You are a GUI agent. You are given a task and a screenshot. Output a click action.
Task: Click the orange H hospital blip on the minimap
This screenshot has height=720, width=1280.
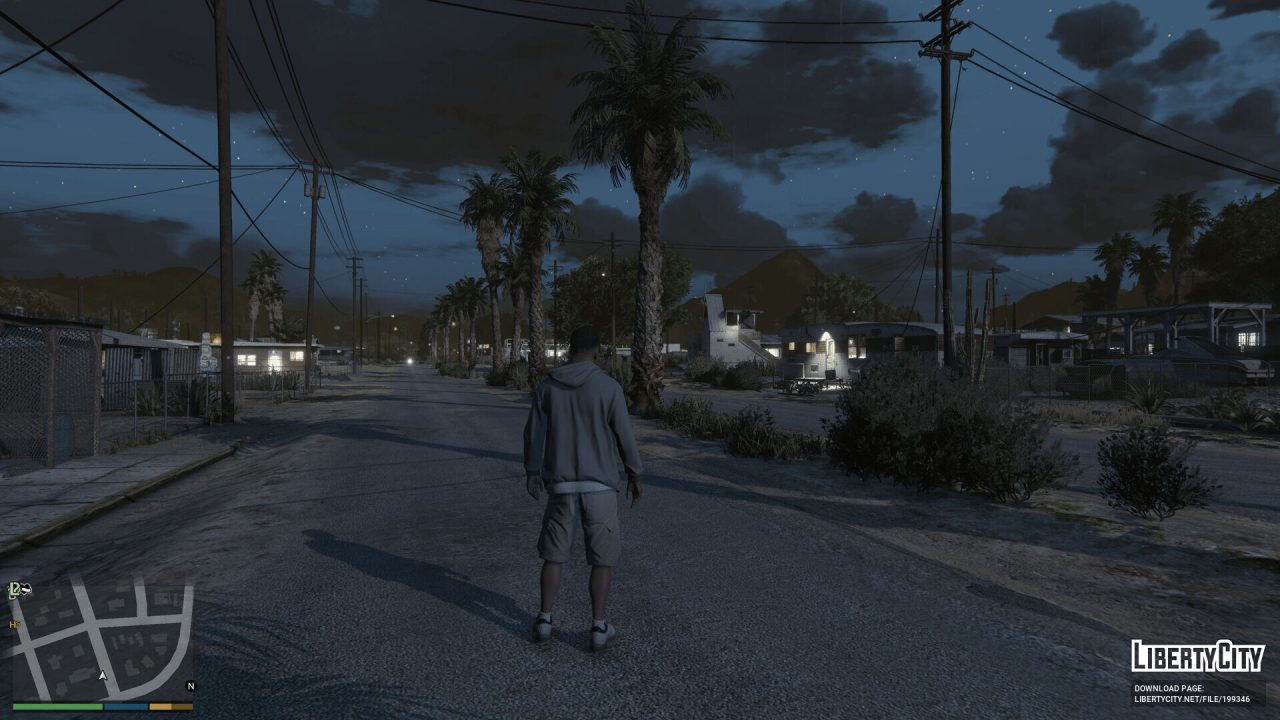tap(13, 624)
